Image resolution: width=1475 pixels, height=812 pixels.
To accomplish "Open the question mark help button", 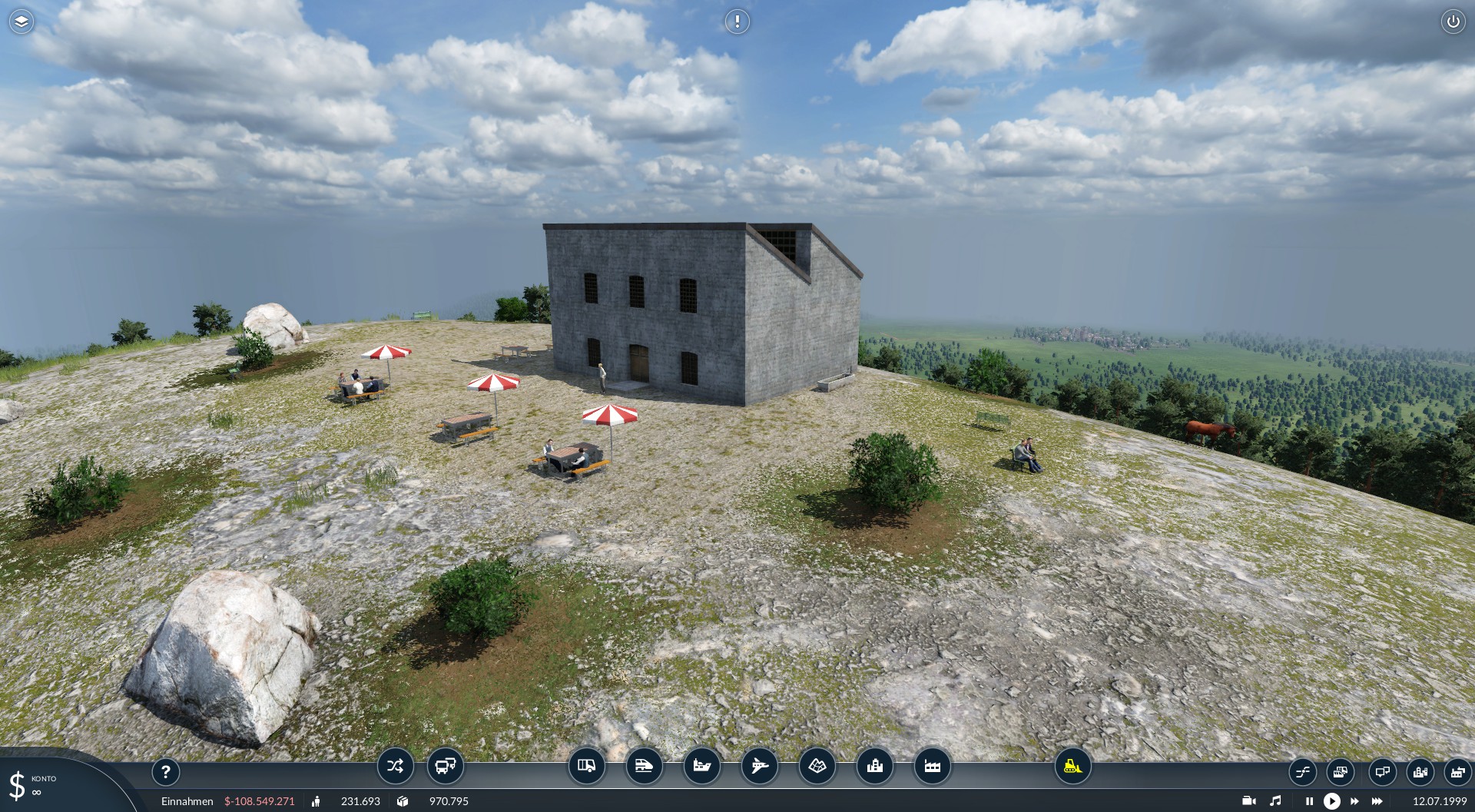I will 166,771.
